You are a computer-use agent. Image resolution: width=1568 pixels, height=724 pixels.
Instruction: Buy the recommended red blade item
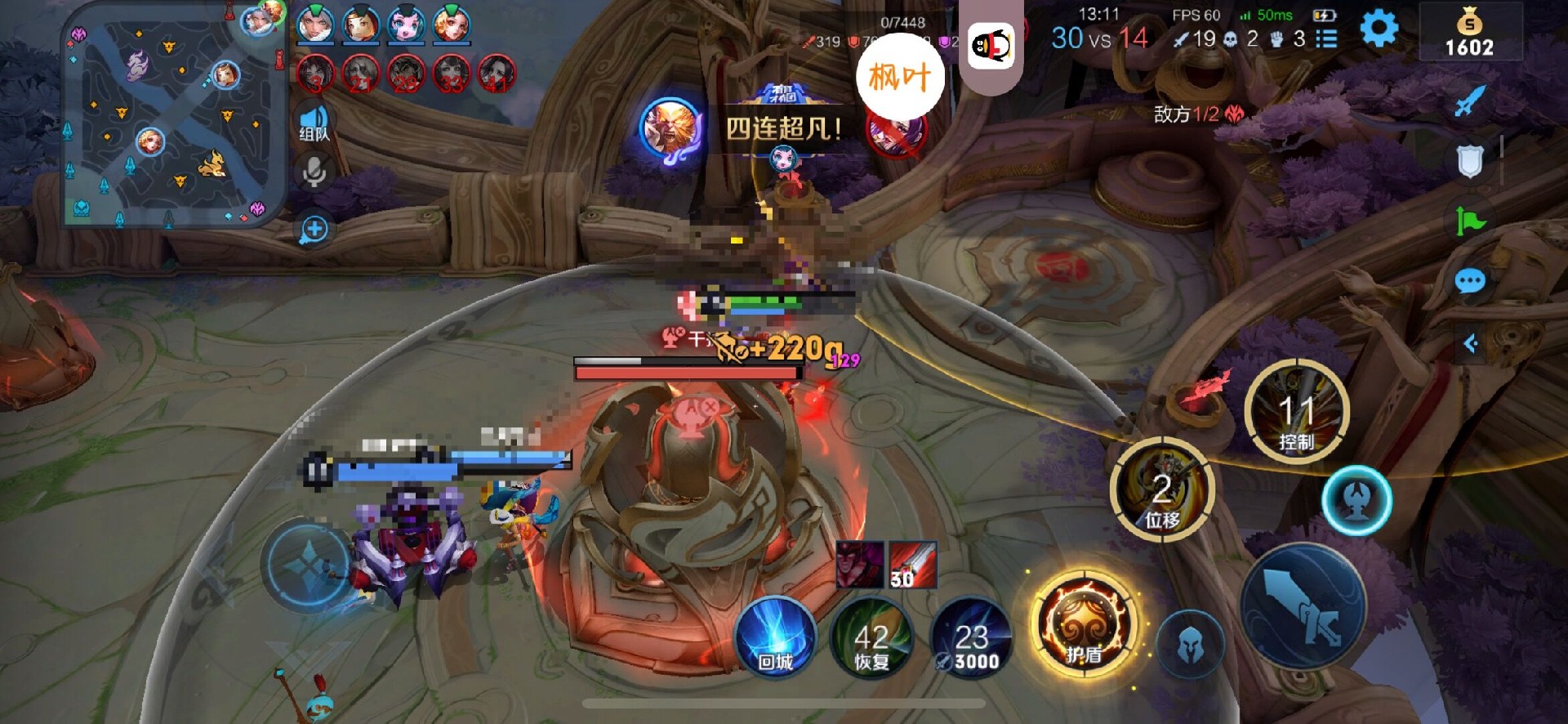click(912, 565)
